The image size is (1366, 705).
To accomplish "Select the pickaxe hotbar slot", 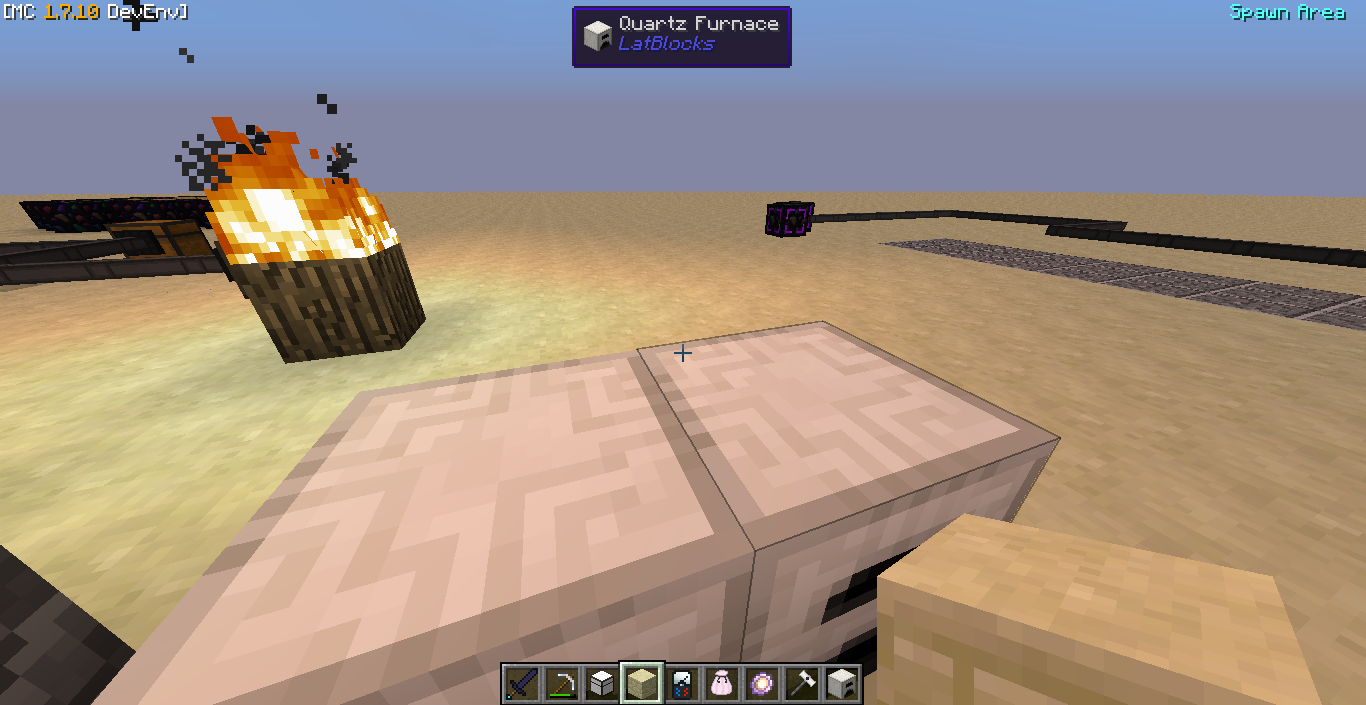I will [562, 684].
